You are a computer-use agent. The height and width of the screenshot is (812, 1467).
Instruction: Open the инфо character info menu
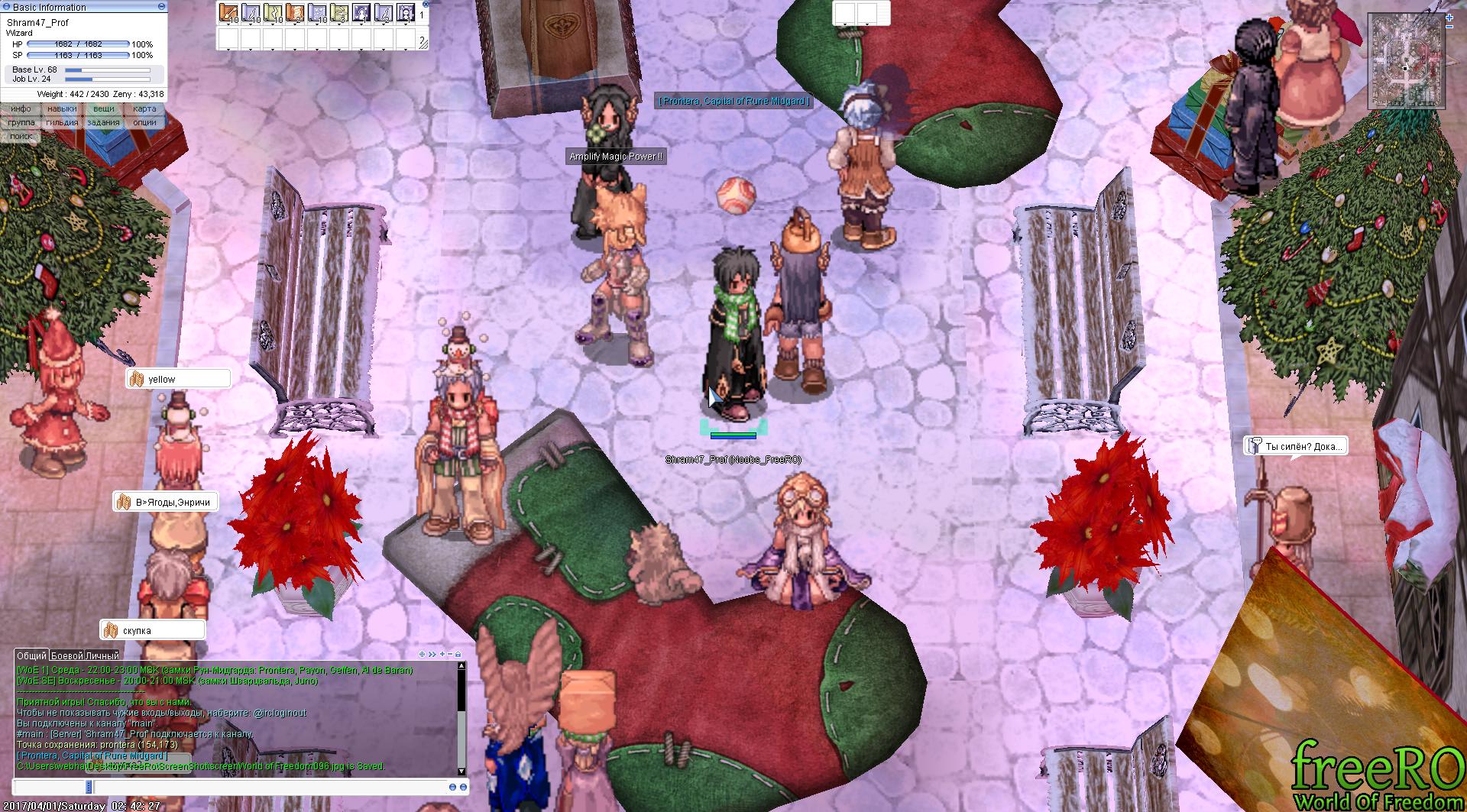pyautogui.click(x=21, y=109)
